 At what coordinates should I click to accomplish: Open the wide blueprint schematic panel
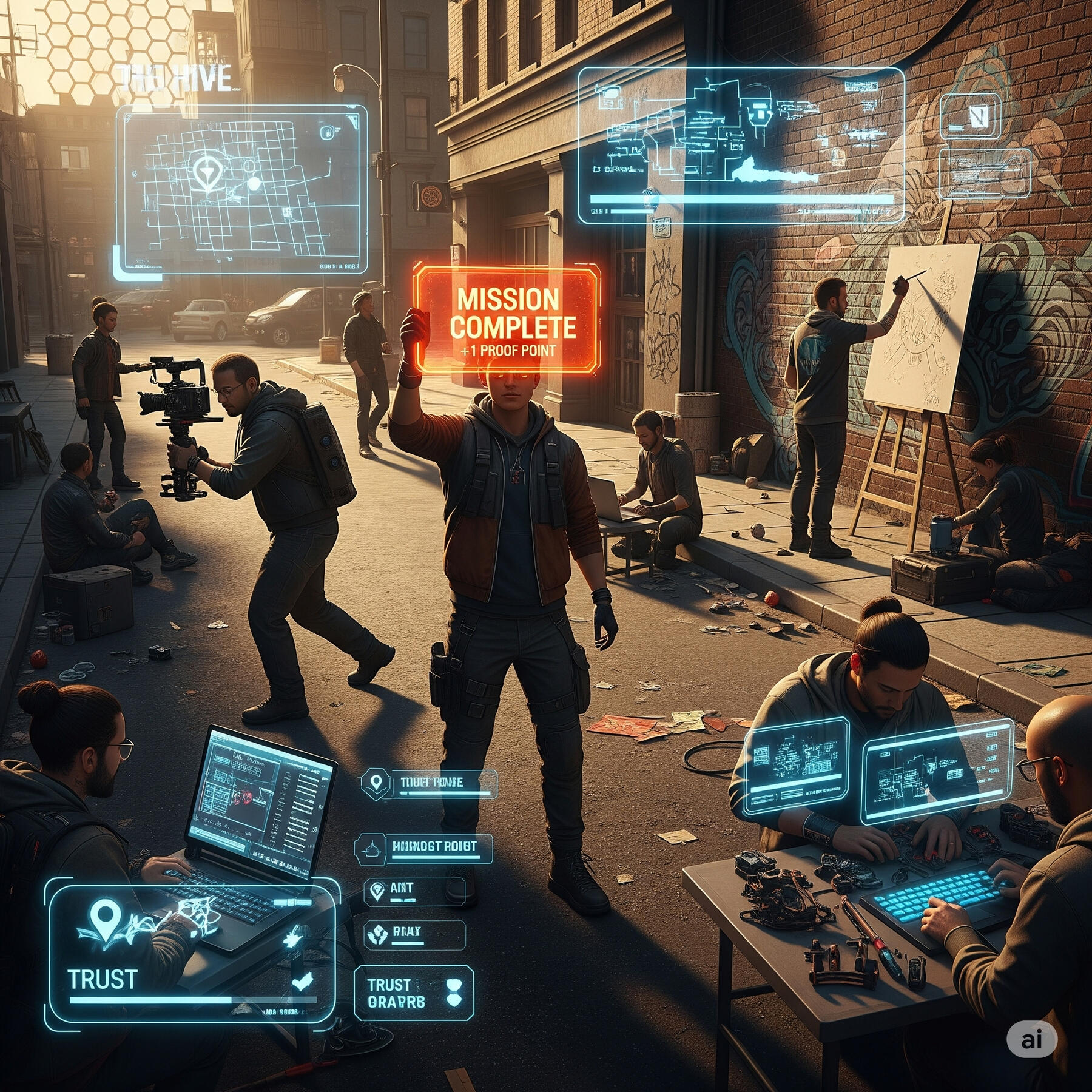[740, 146]
